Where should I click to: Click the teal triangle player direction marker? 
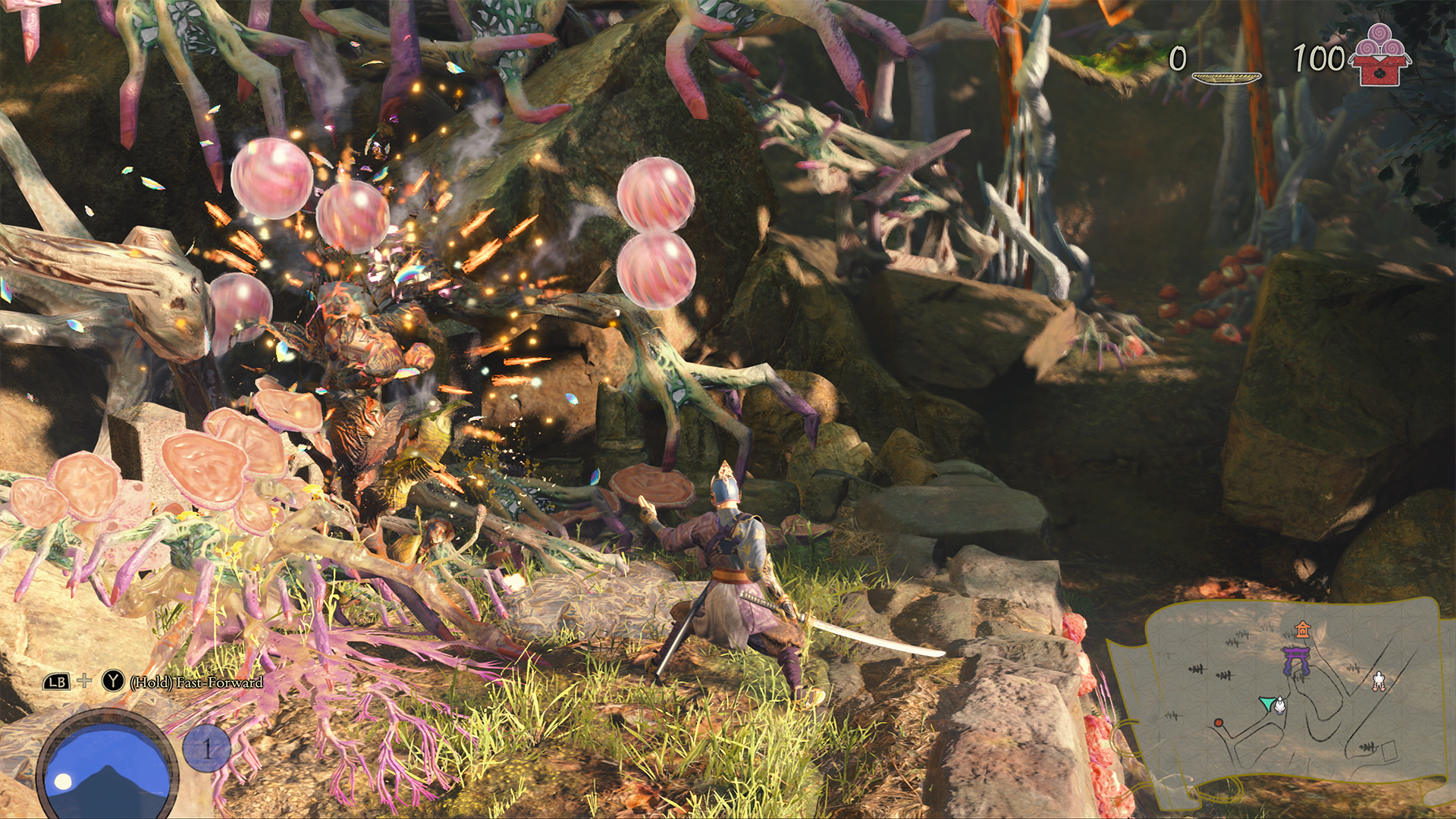1267,704
